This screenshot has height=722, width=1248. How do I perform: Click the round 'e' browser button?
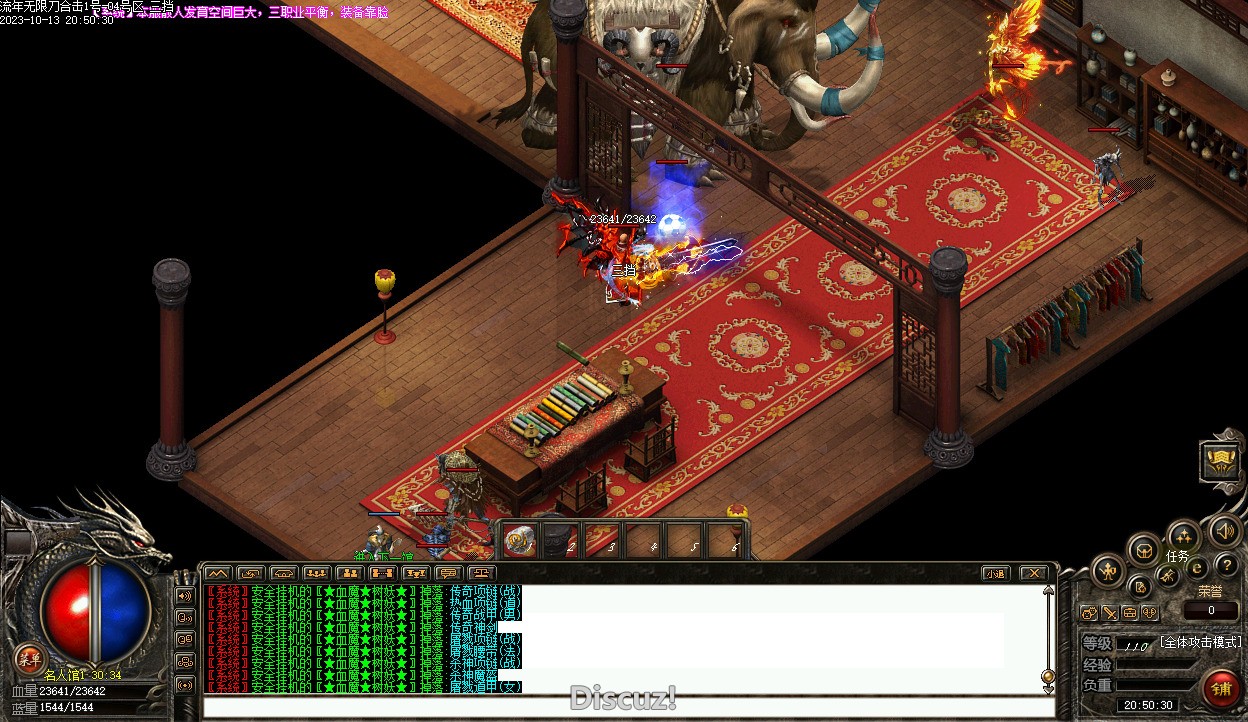click(1197, 567)
